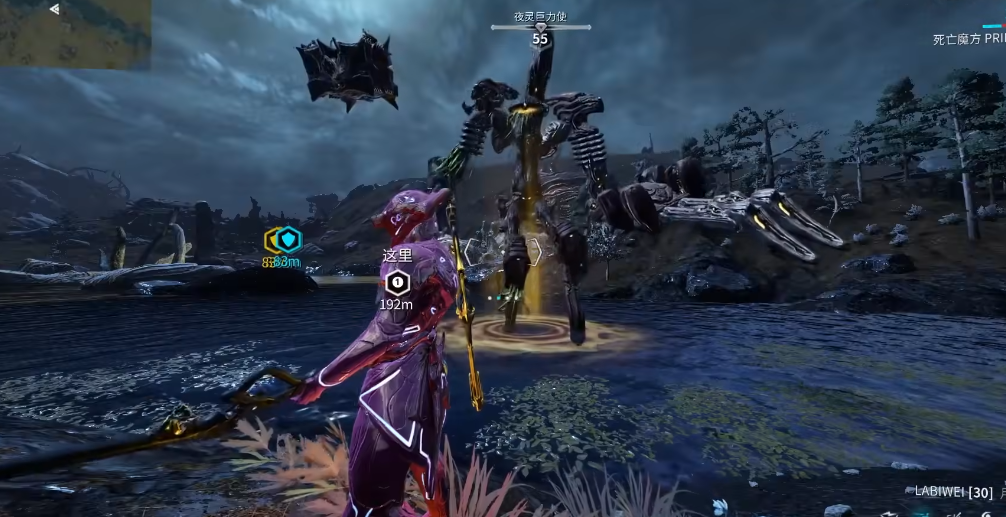
Task: Click the white hexagon waypoint marker
Action: pyautogui.click(x=397, y=282)
